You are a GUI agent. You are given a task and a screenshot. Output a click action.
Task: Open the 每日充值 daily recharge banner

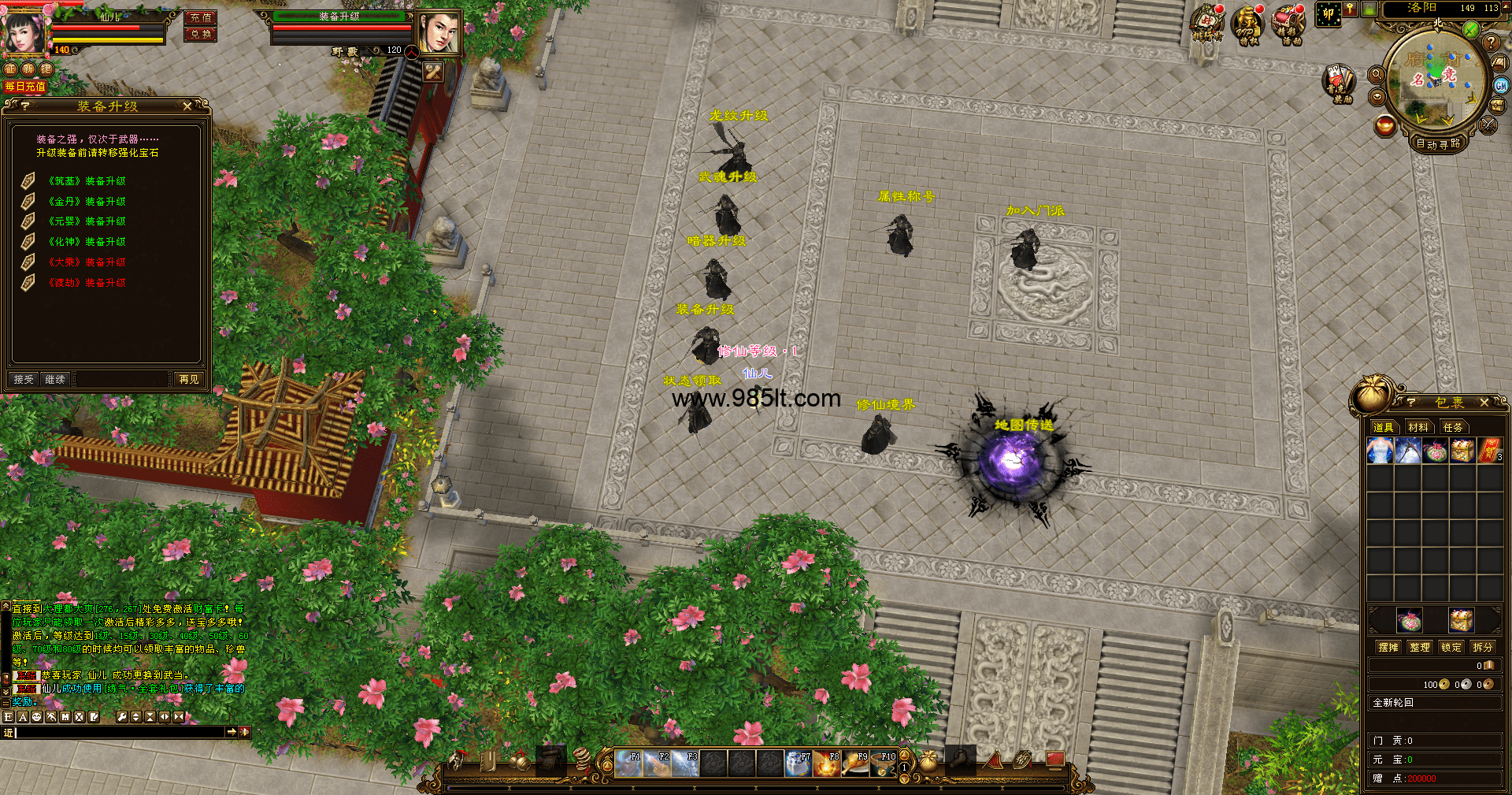(x=25, y=87)
